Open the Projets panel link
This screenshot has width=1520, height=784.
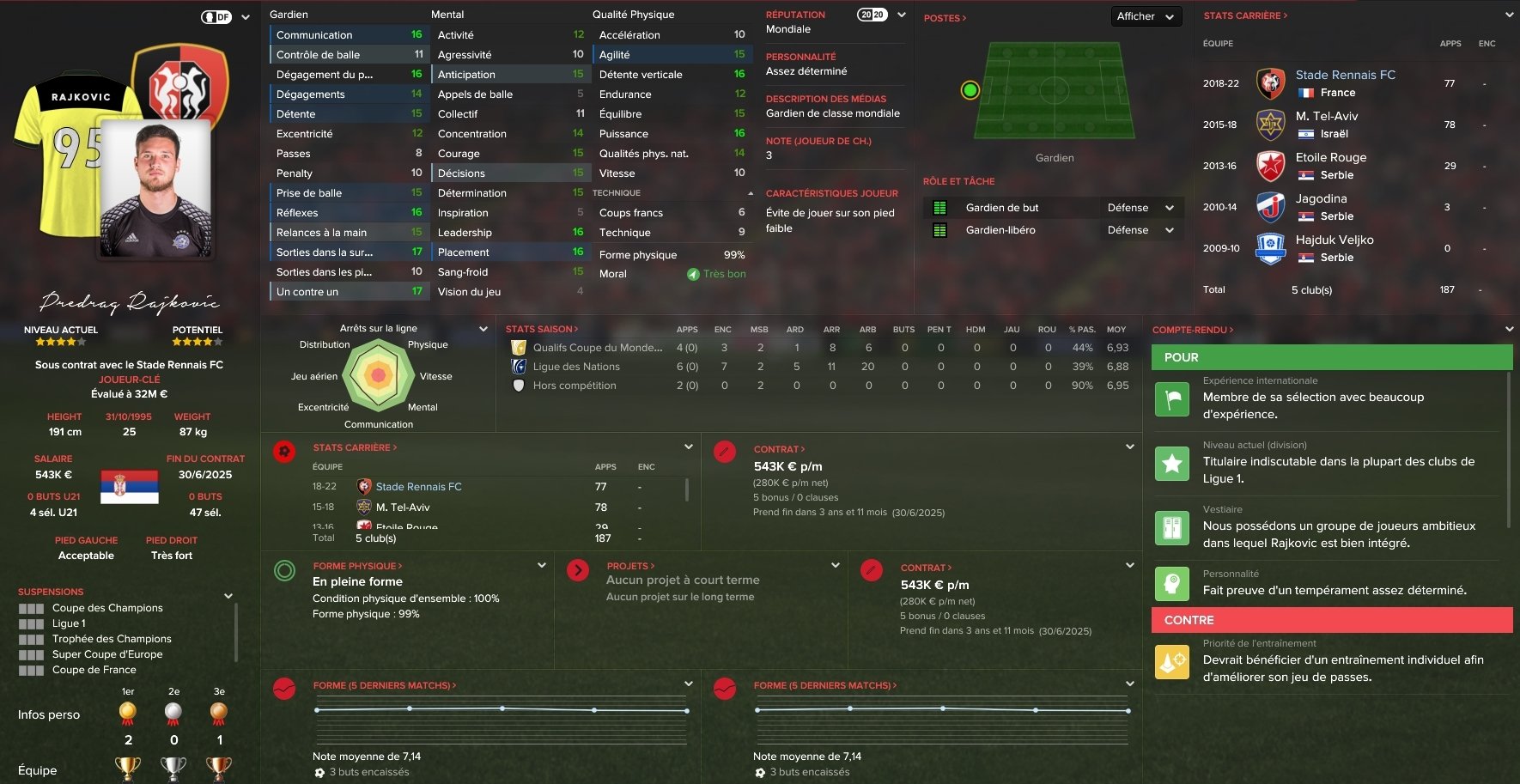click(x=630, y=566)
